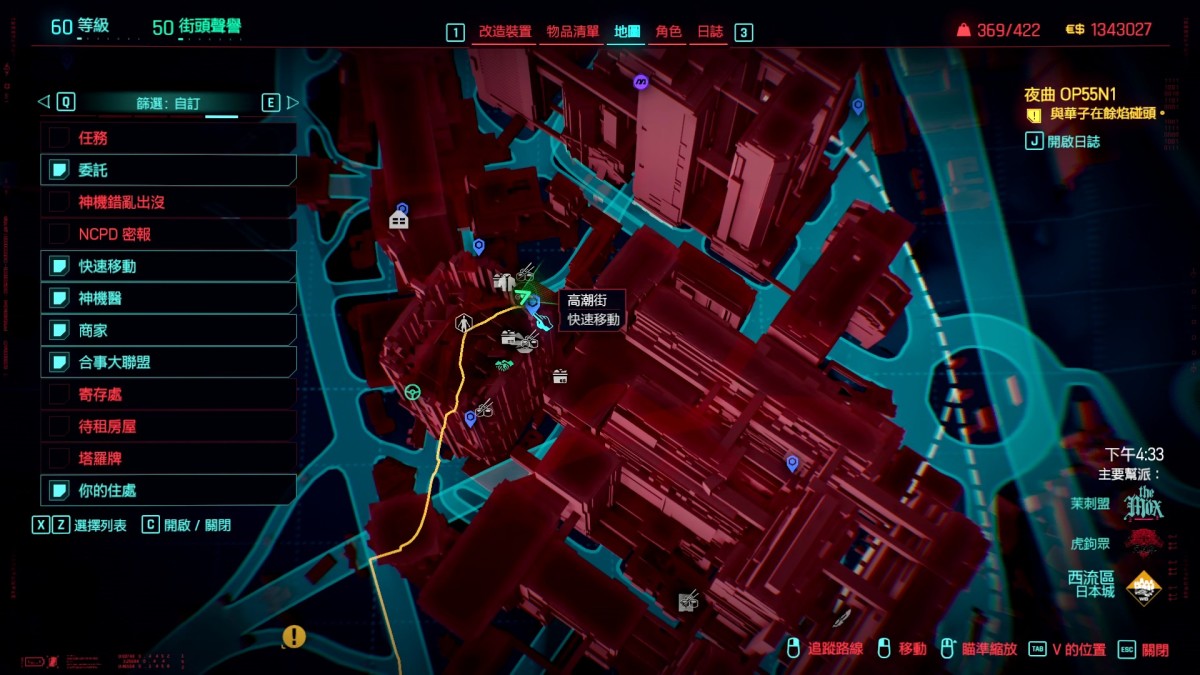The height and width of the screenshot is (675, 1200).
Task: Uncheck the 商家 filter
Action: click(168, 330)
